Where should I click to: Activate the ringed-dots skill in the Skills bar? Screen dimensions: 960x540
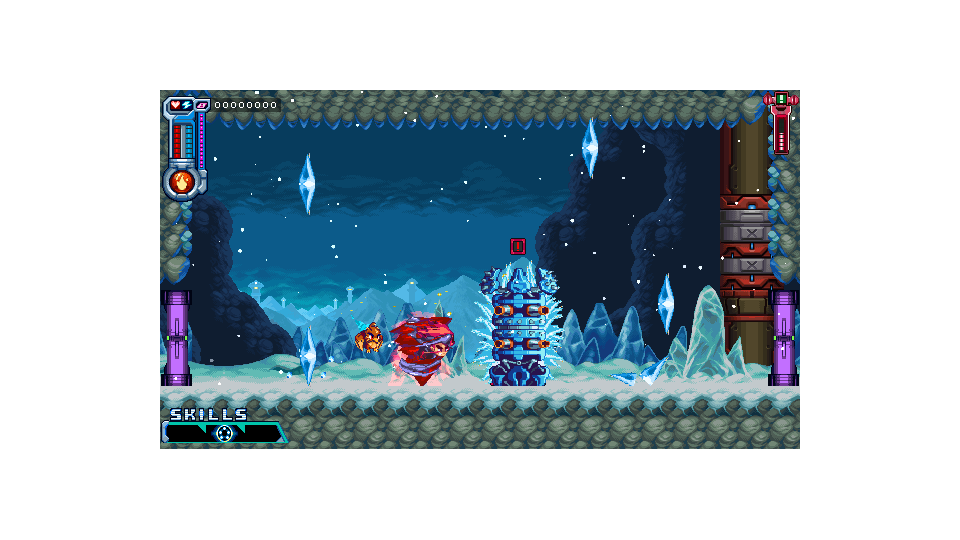point(224,433)
